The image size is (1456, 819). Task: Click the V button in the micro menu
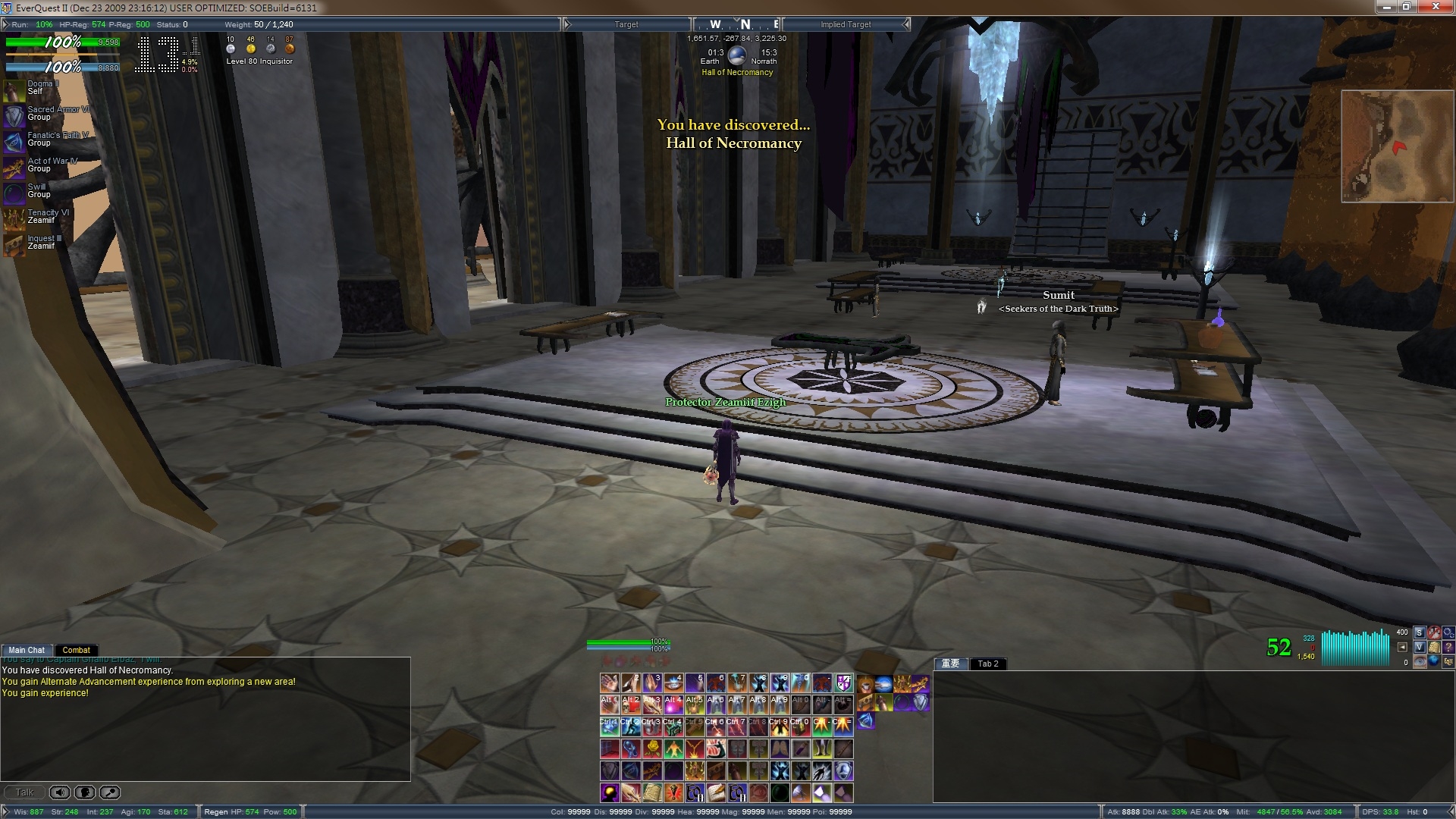1419,647
